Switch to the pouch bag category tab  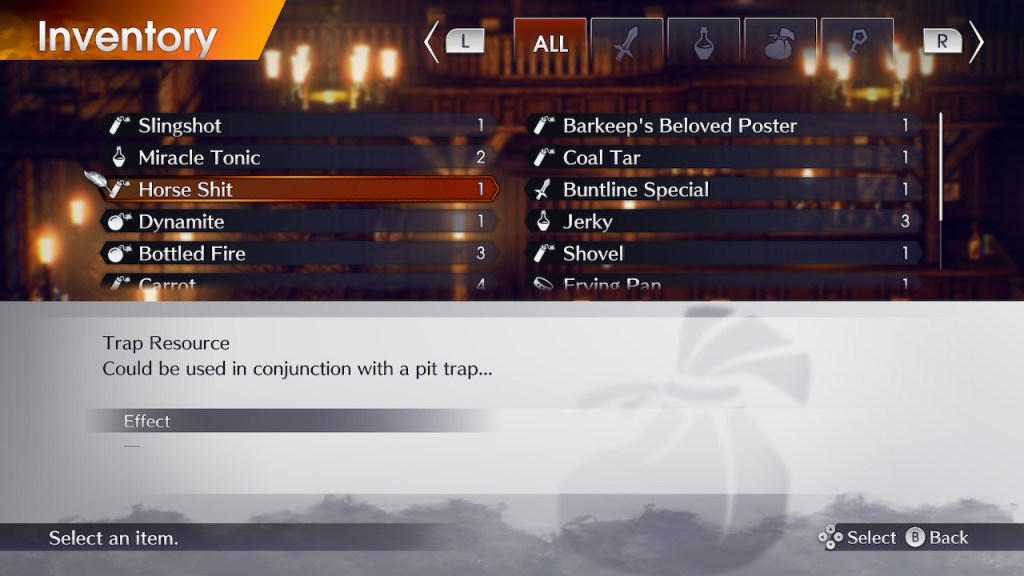[780, 43]
